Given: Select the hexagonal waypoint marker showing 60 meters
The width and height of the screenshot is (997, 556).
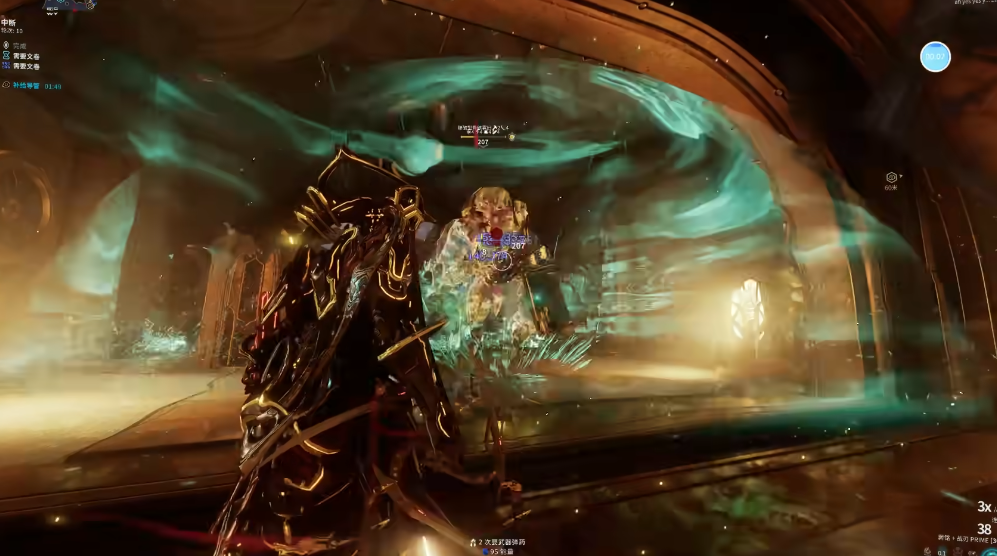Looking at the screenshot, I should click(891, 177).
